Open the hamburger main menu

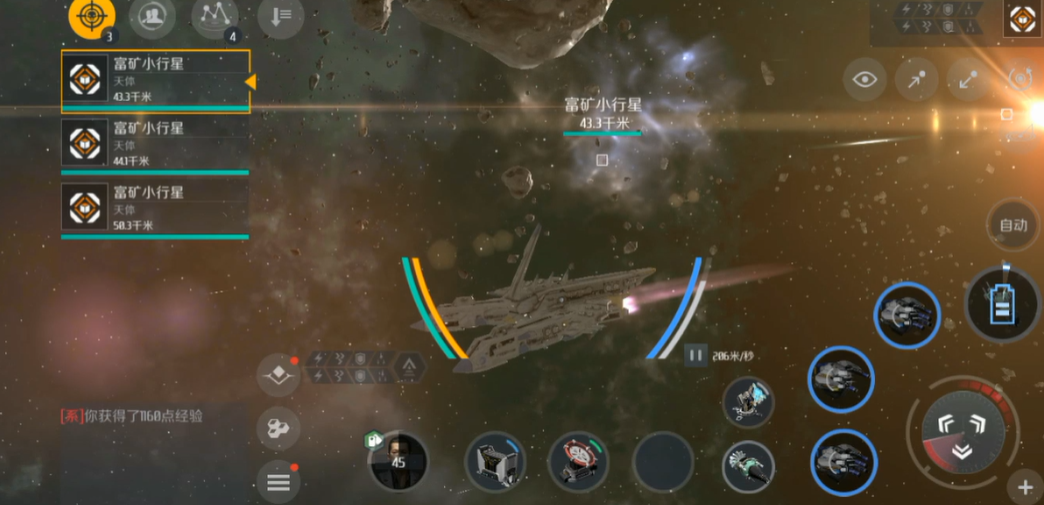click(x=278, y=483)
